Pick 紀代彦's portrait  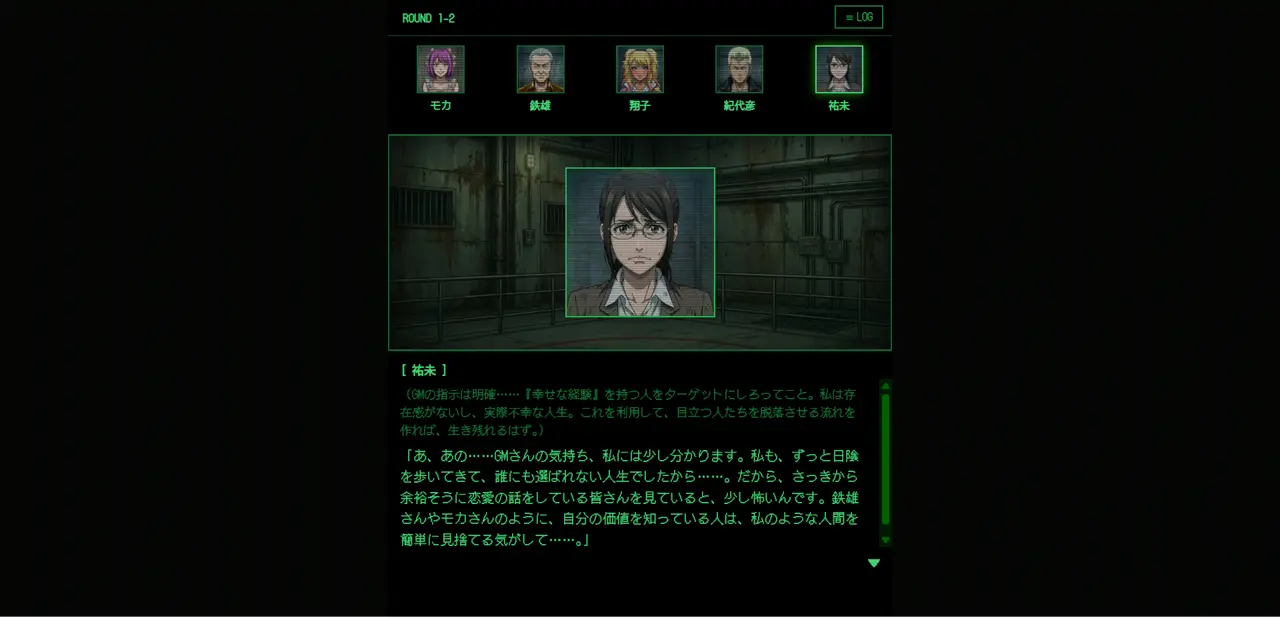point(739,69)
